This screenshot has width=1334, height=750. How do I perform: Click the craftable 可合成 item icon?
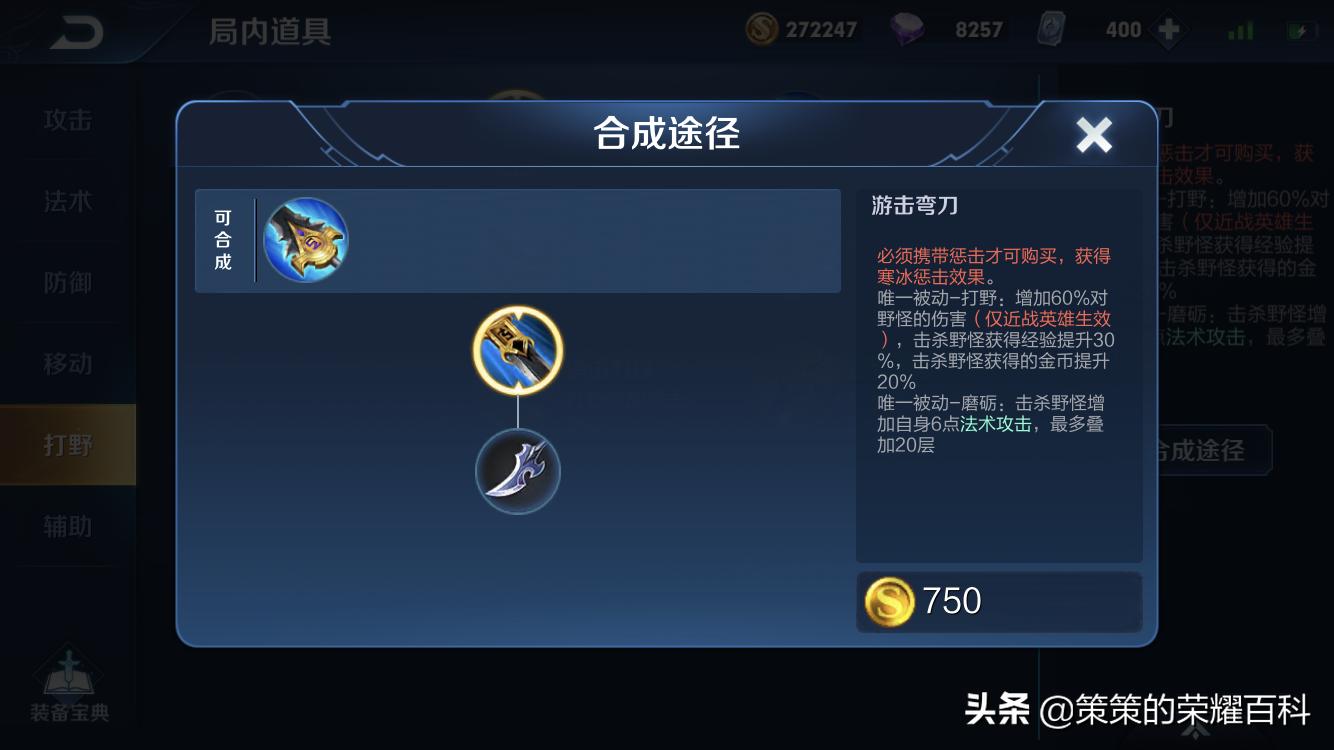[305, 239]
